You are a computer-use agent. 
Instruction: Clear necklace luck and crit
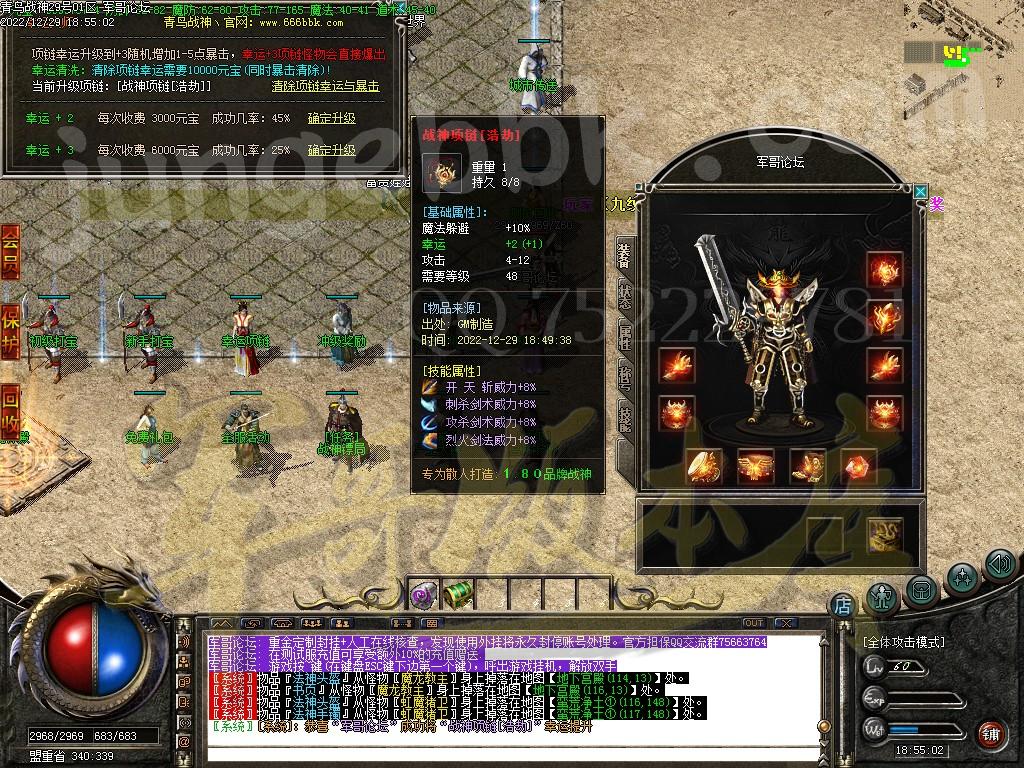pyautogui.click(x=326, y=86)
